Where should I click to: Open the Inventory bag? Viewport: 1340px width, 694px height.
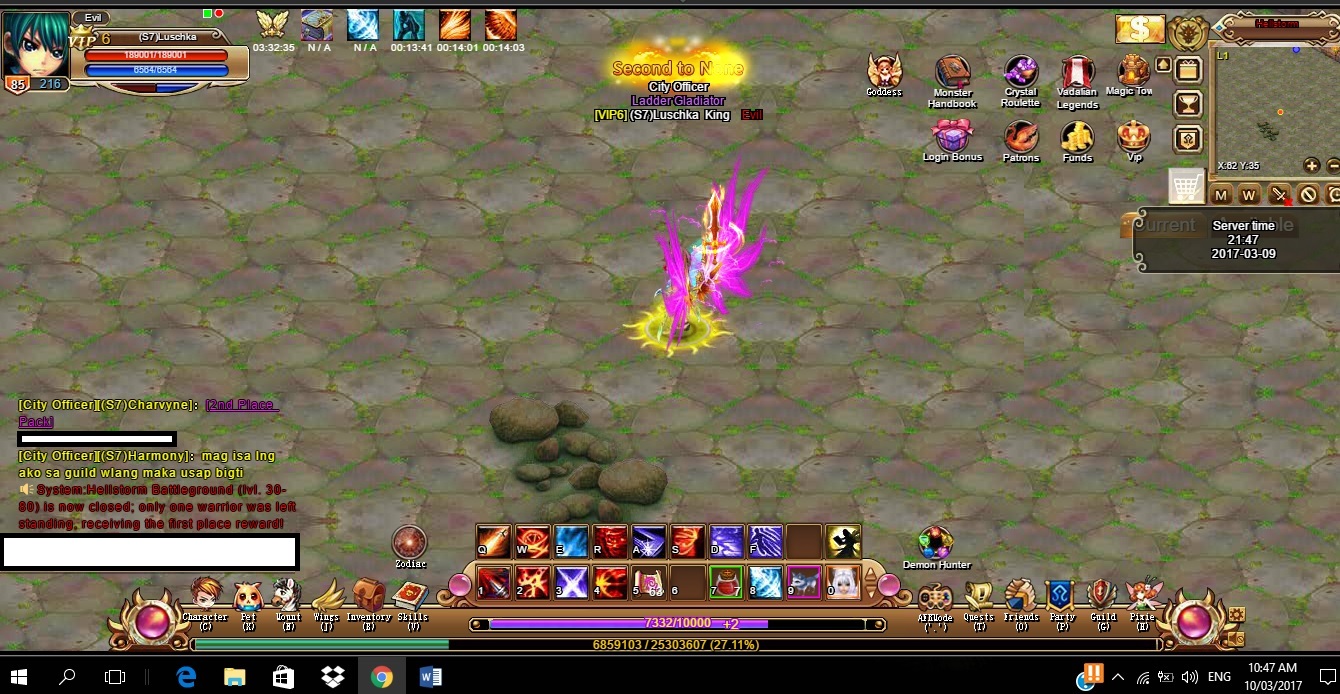(x=368, y=596)
